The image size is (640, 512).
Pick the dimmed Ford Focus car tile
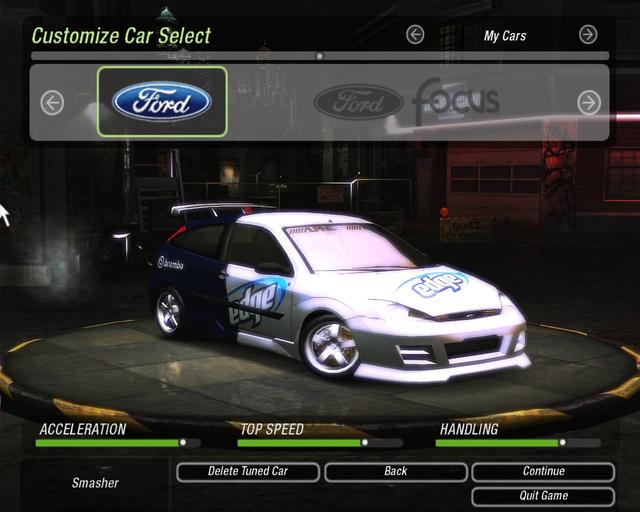tap(405, 101)
